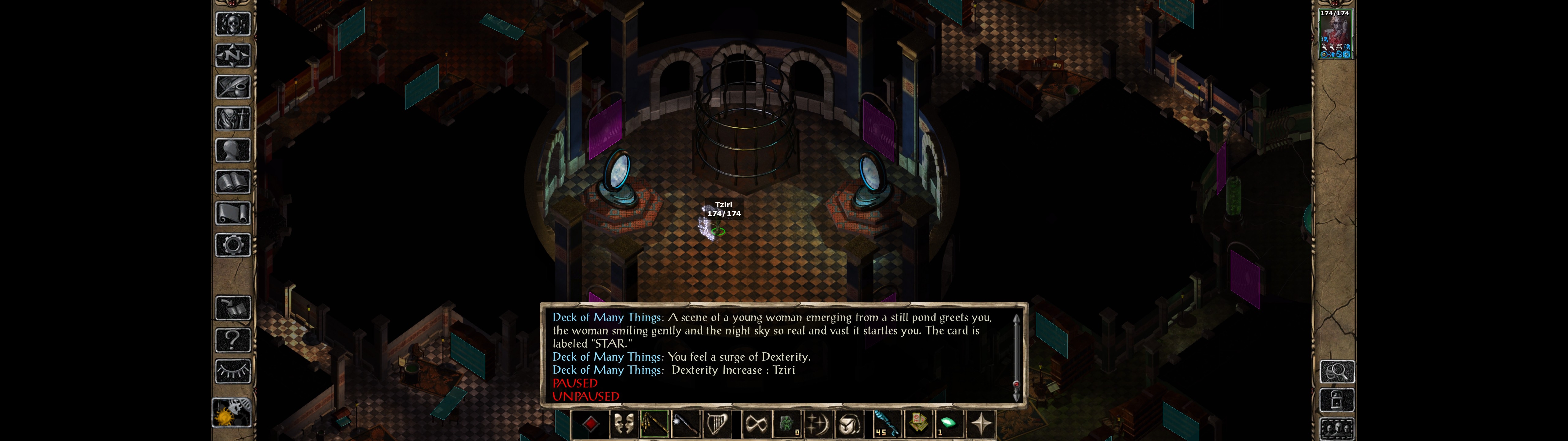Open the inventory screen button
This screenshot has height=441, width=1568.
233,118
